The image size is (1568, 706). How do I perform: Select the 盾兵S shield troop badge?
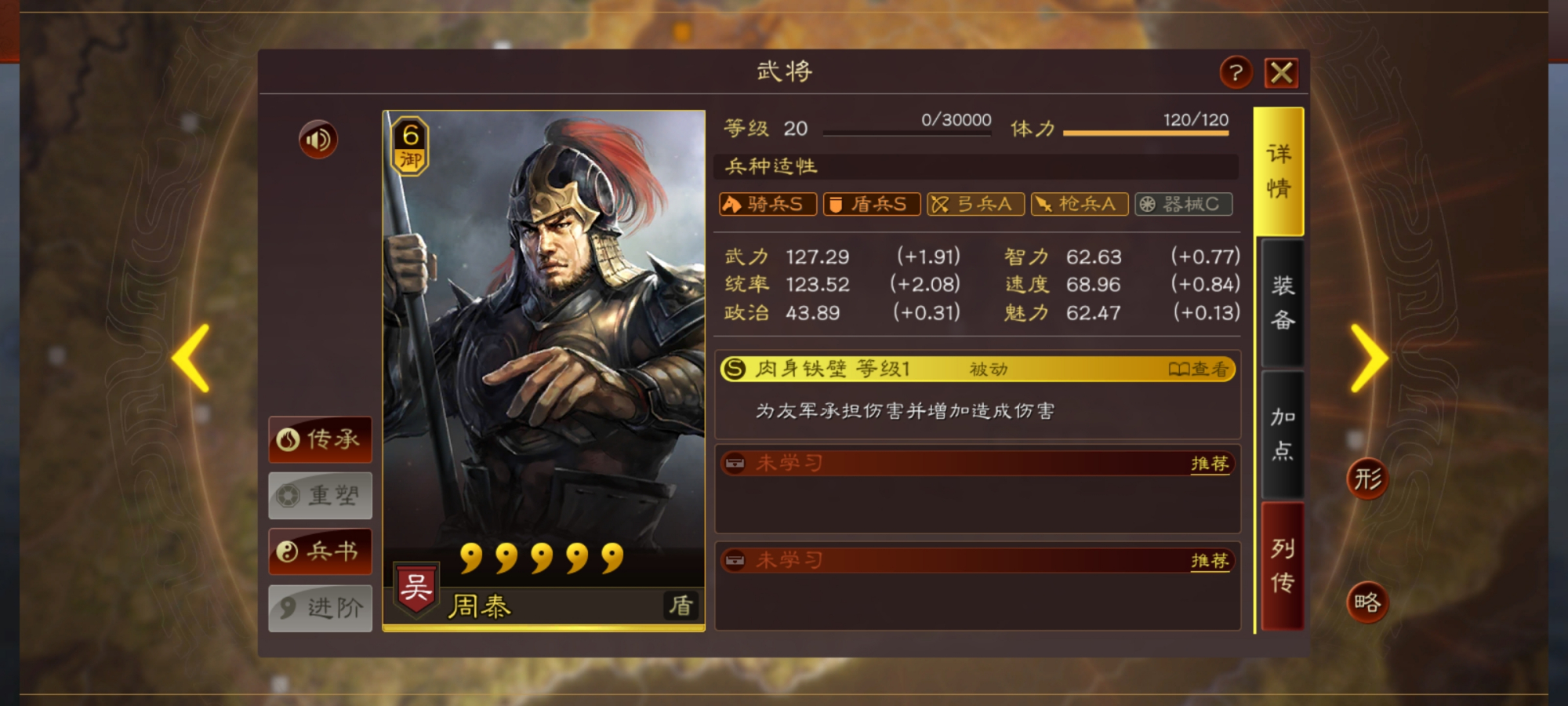pos(871,204)
